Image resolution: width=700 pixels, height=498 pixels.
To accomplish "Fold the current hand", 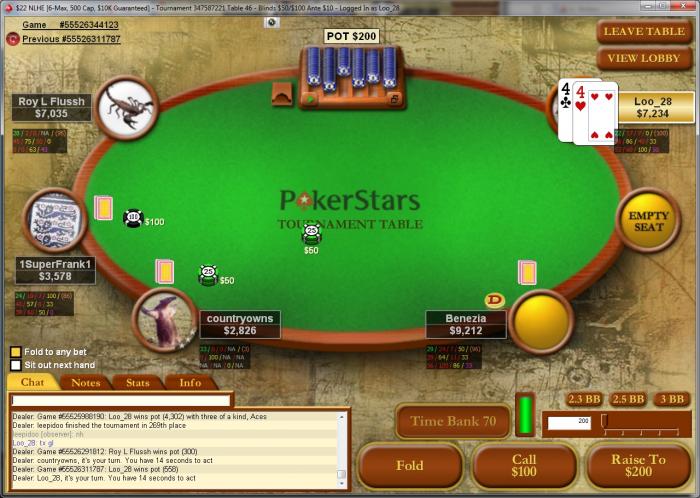I will [410, 466].
